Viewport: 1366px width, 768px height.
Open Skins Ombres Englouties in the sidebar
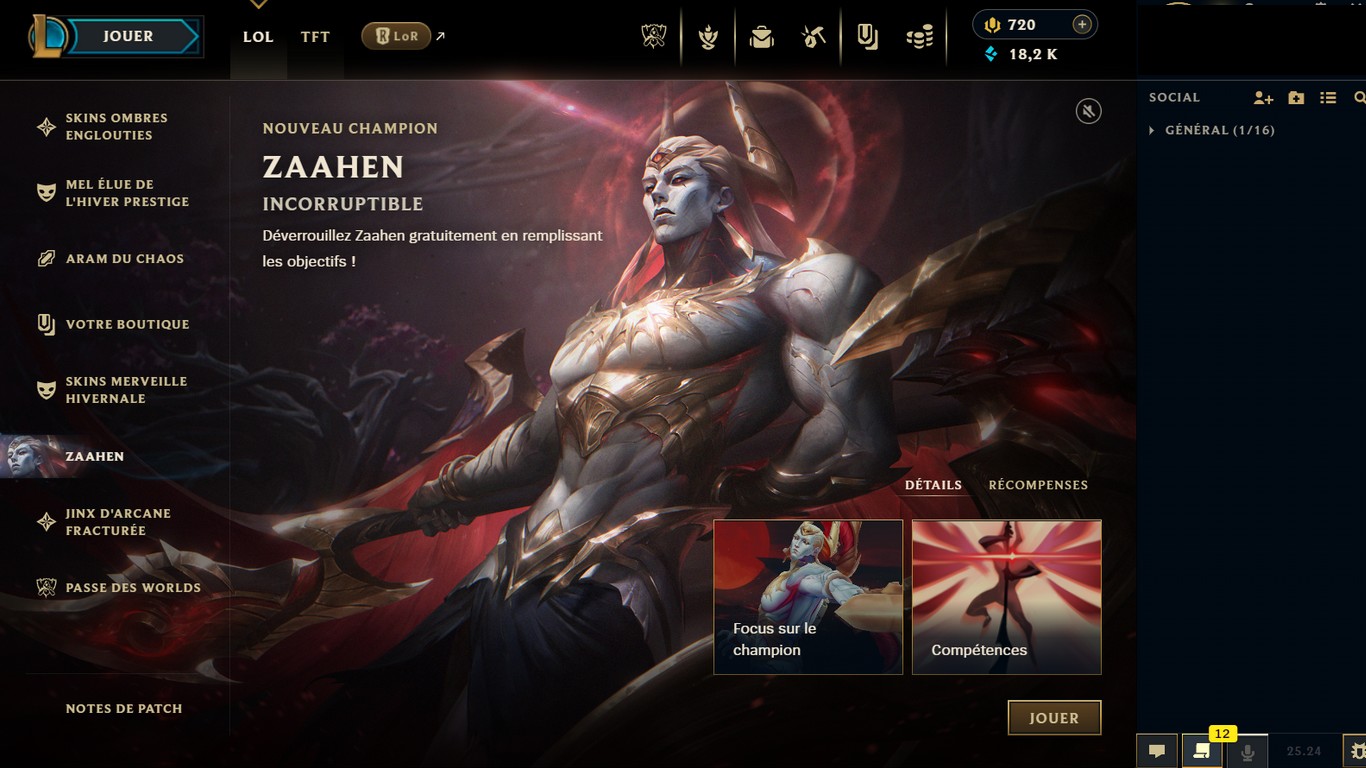[116, 126]
